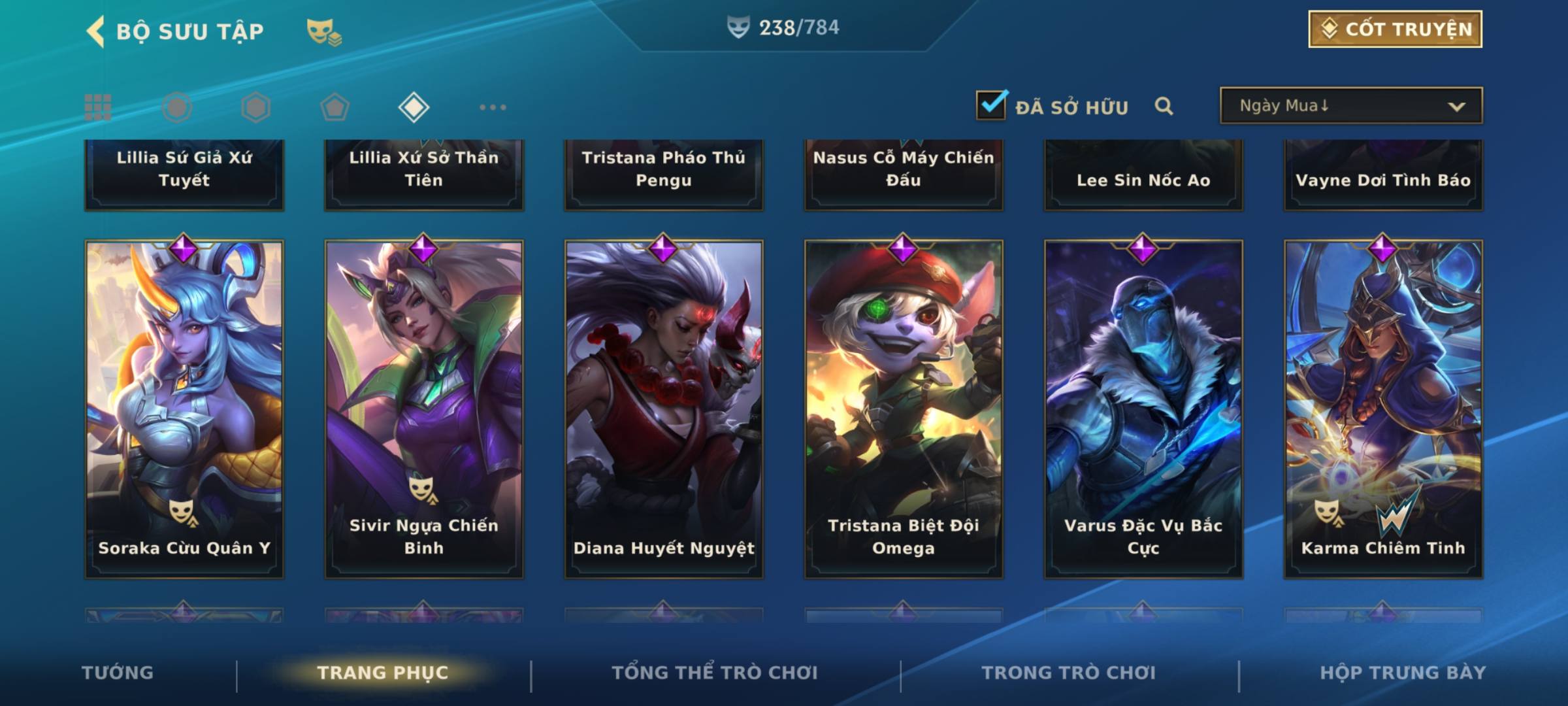The image size is (1568, 706).
Task: Click the golden mask icon beside title
Action: (x=324, y=31)
